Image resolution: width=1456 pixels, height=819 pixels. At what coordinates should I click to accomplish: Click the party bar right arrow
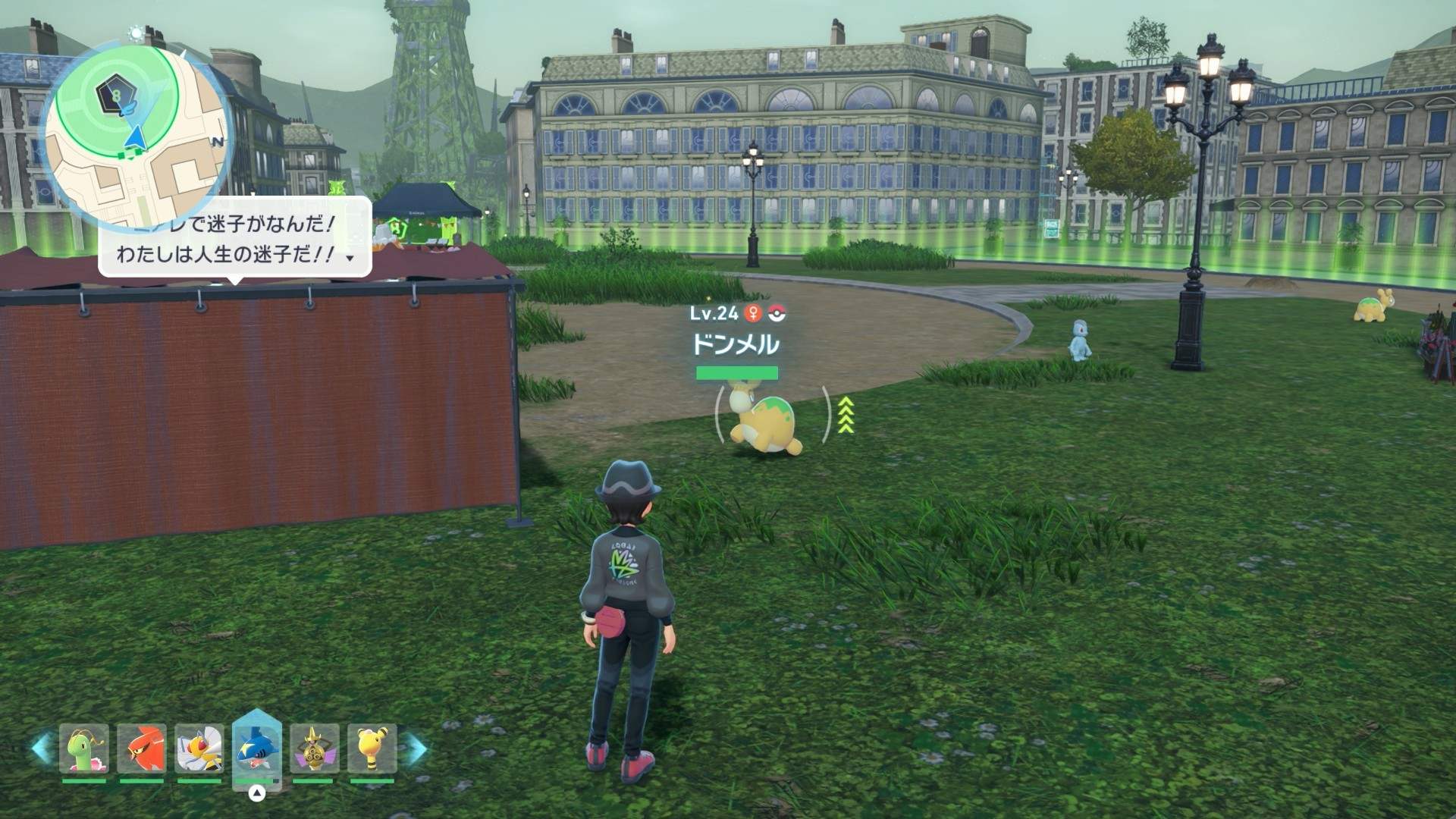pos(416,748)
